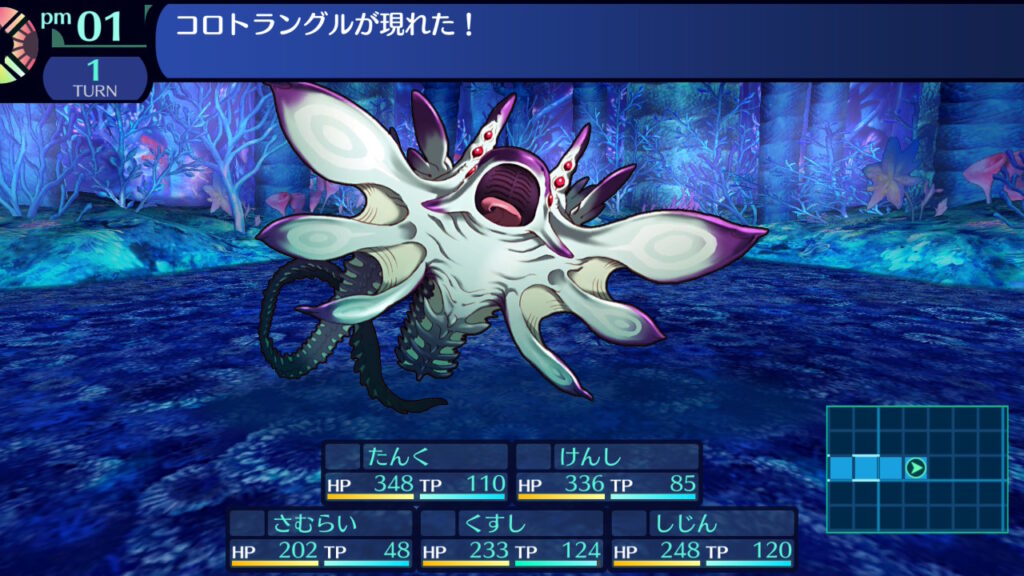The image size is (1024, 576).
Task: Advance the コロトラングルが現れた message box
Action: (x=588, y=40)
